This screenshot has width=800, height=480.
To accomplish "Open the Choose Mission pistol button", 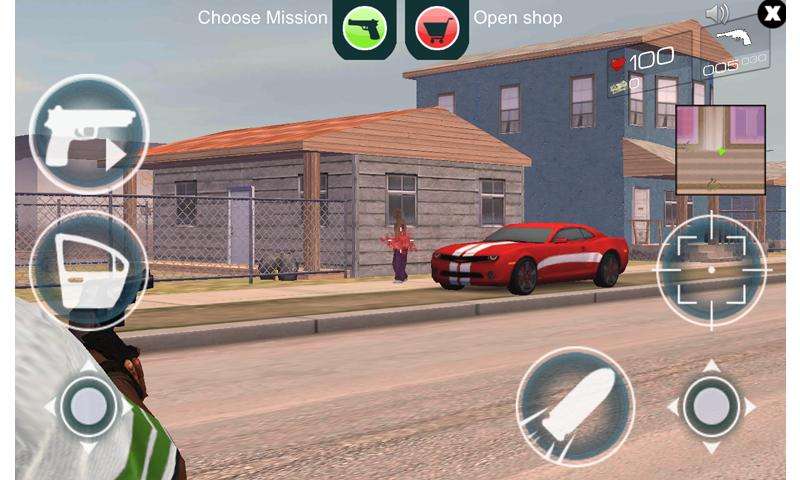I will 365,27.
